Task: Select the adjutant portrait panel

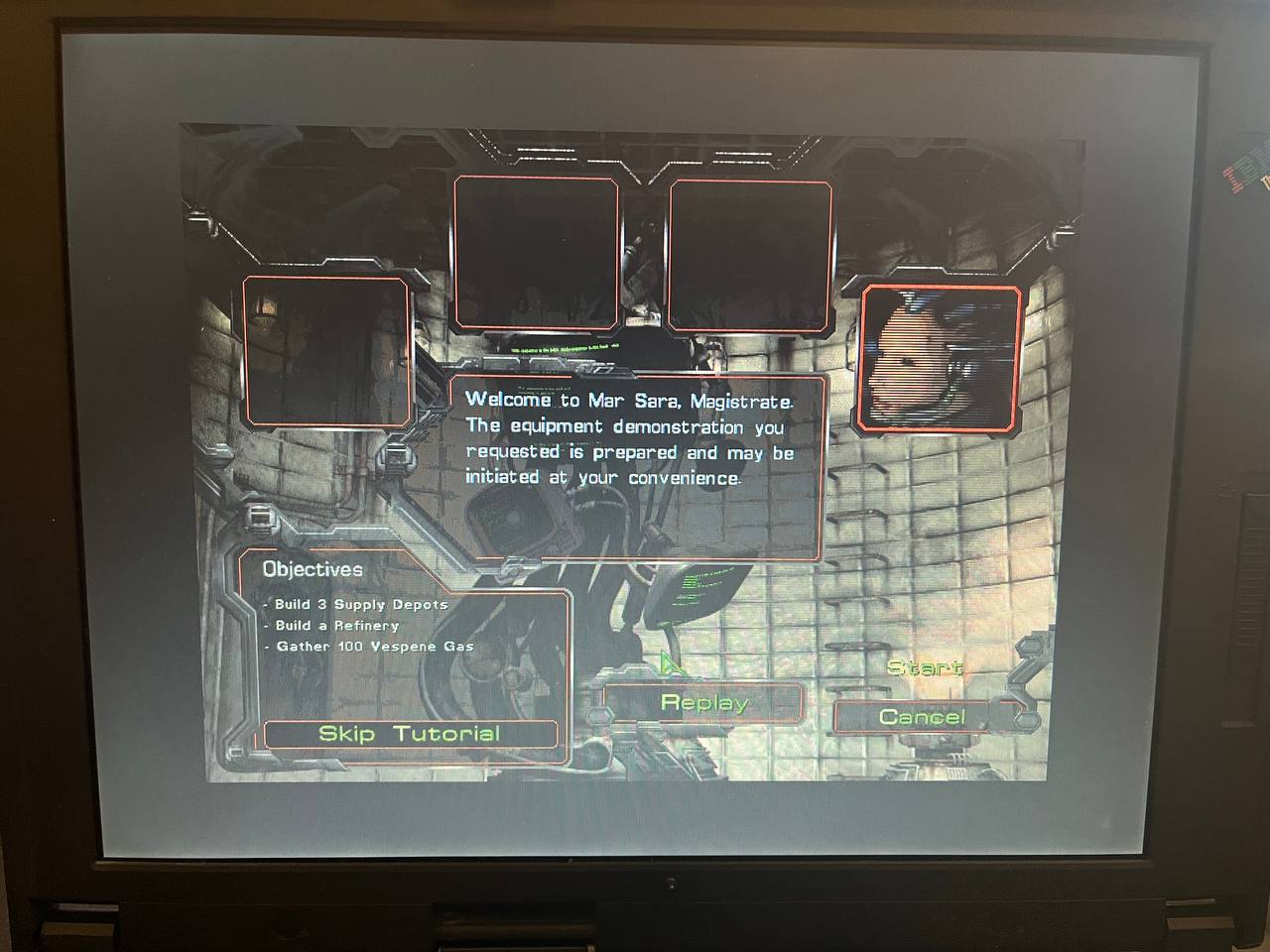Action: coord(939,358)
